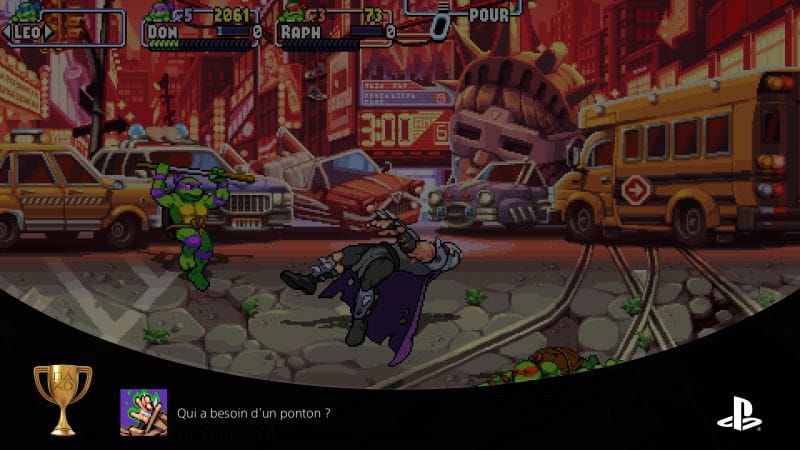The height and width of the screenshot is (450, 800).
Task: Click the gold trophy cup icon
Action: [62, 399]
